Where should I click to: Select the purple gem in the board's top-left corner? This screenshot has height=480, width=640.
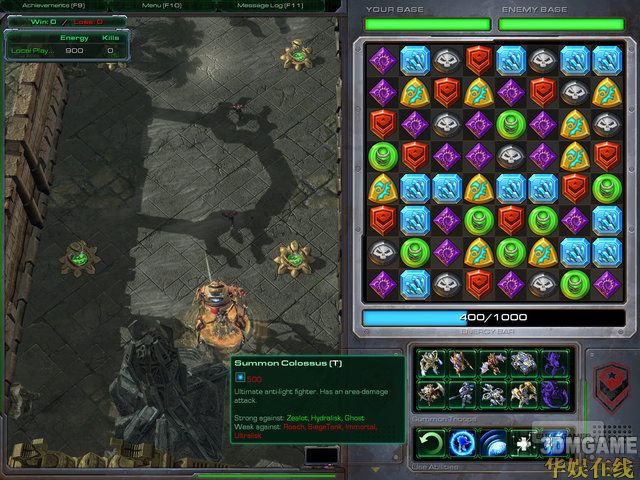pos(382,59)
